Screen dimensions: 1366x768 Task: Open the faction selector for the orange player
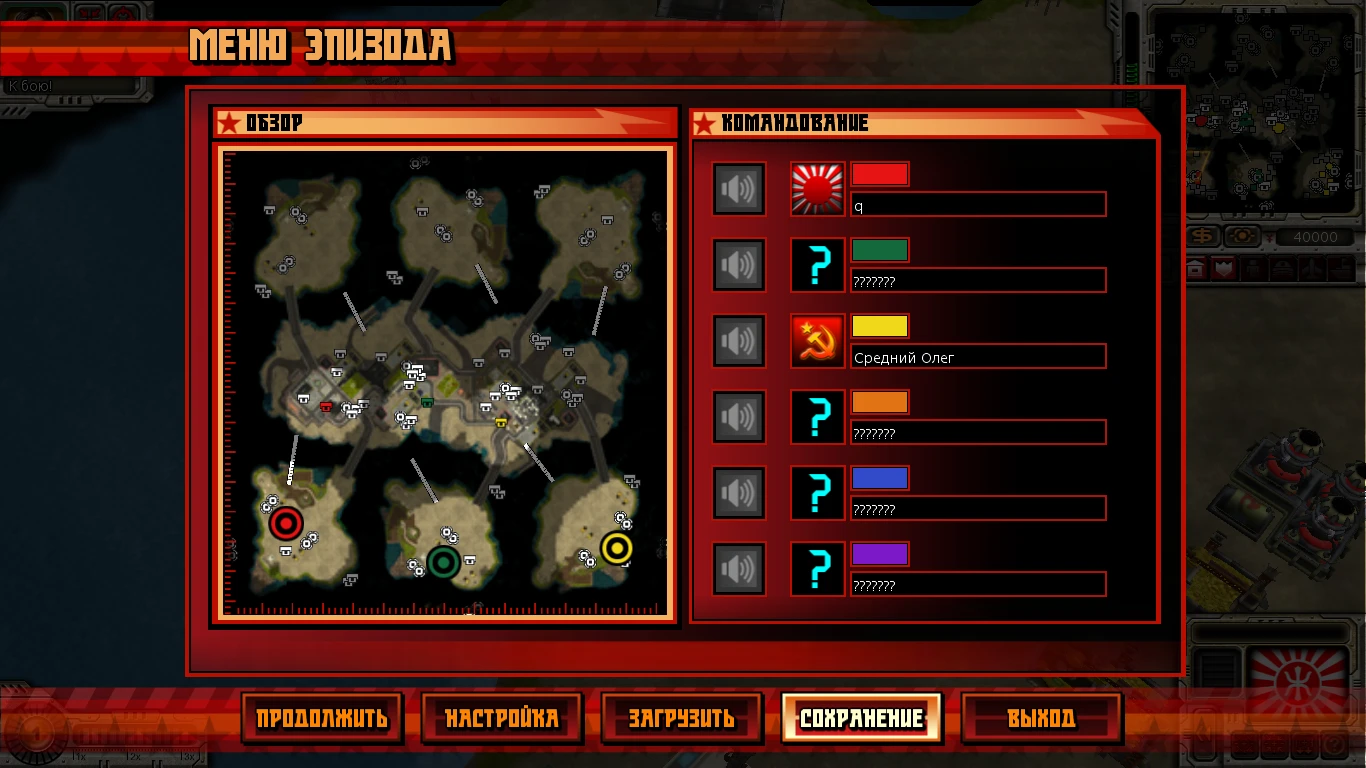816,417
